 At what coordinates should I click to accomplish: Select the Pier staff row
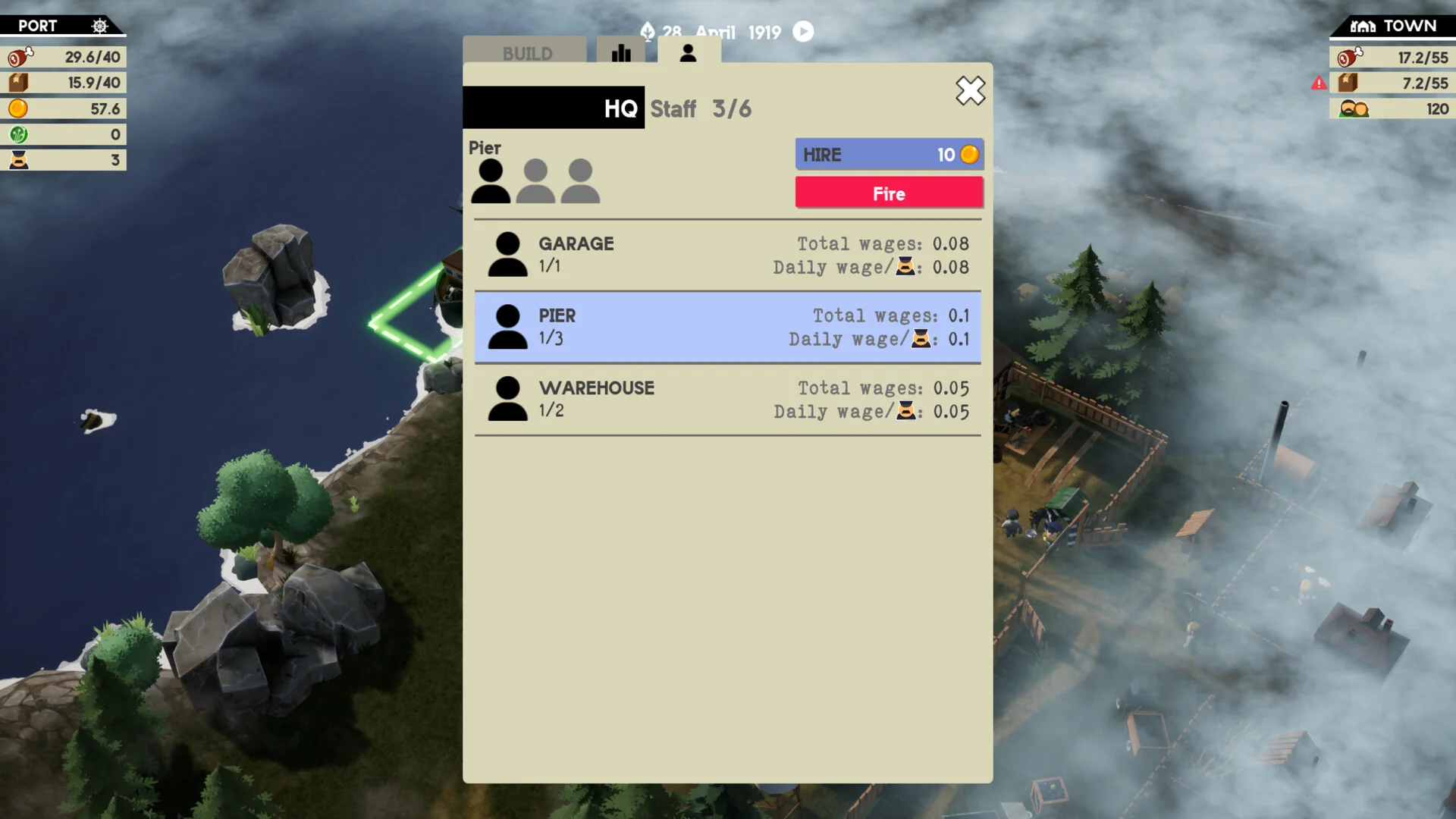727,327
